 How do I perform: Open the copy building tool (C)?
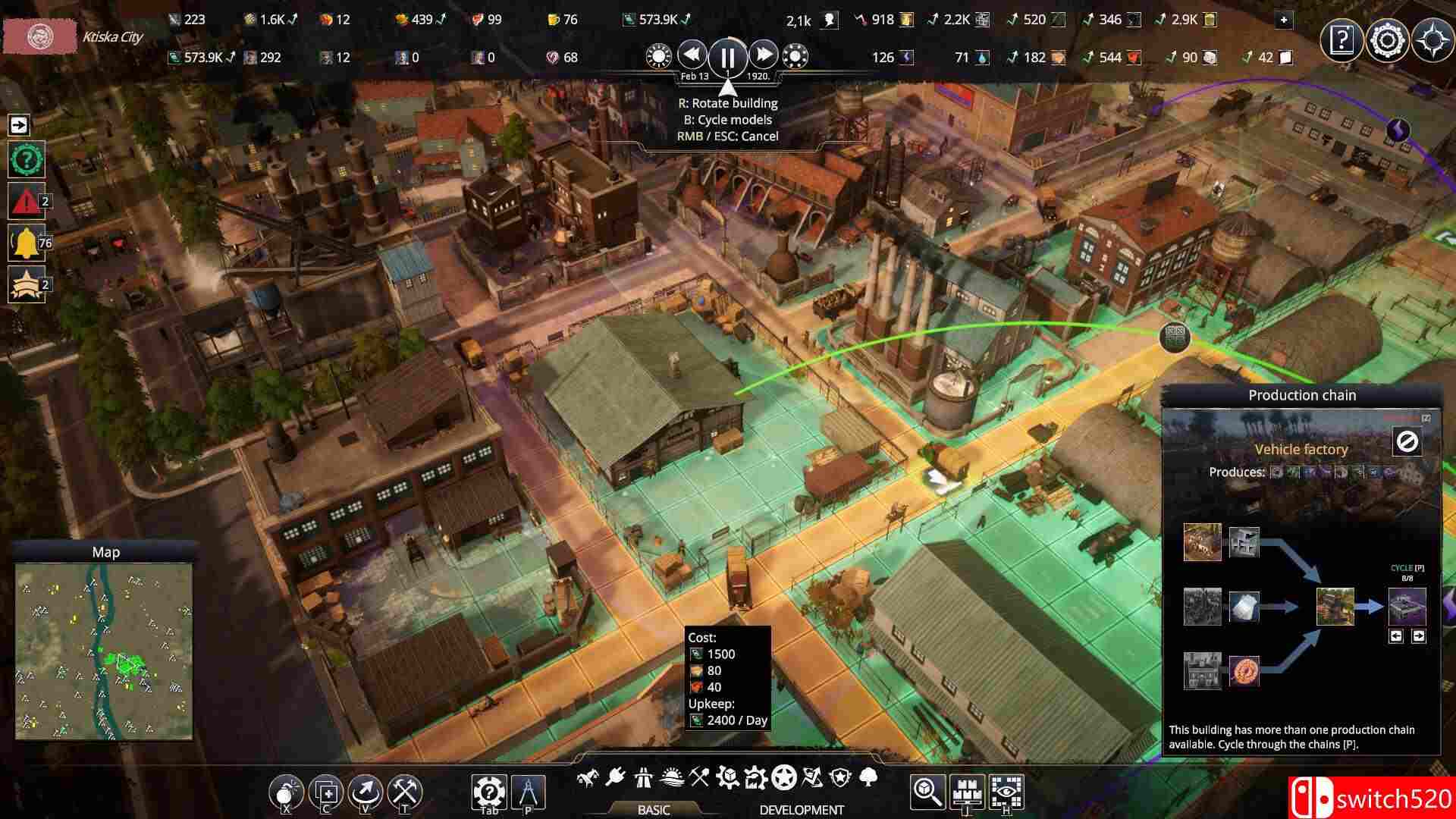click(x=326, y=792)
